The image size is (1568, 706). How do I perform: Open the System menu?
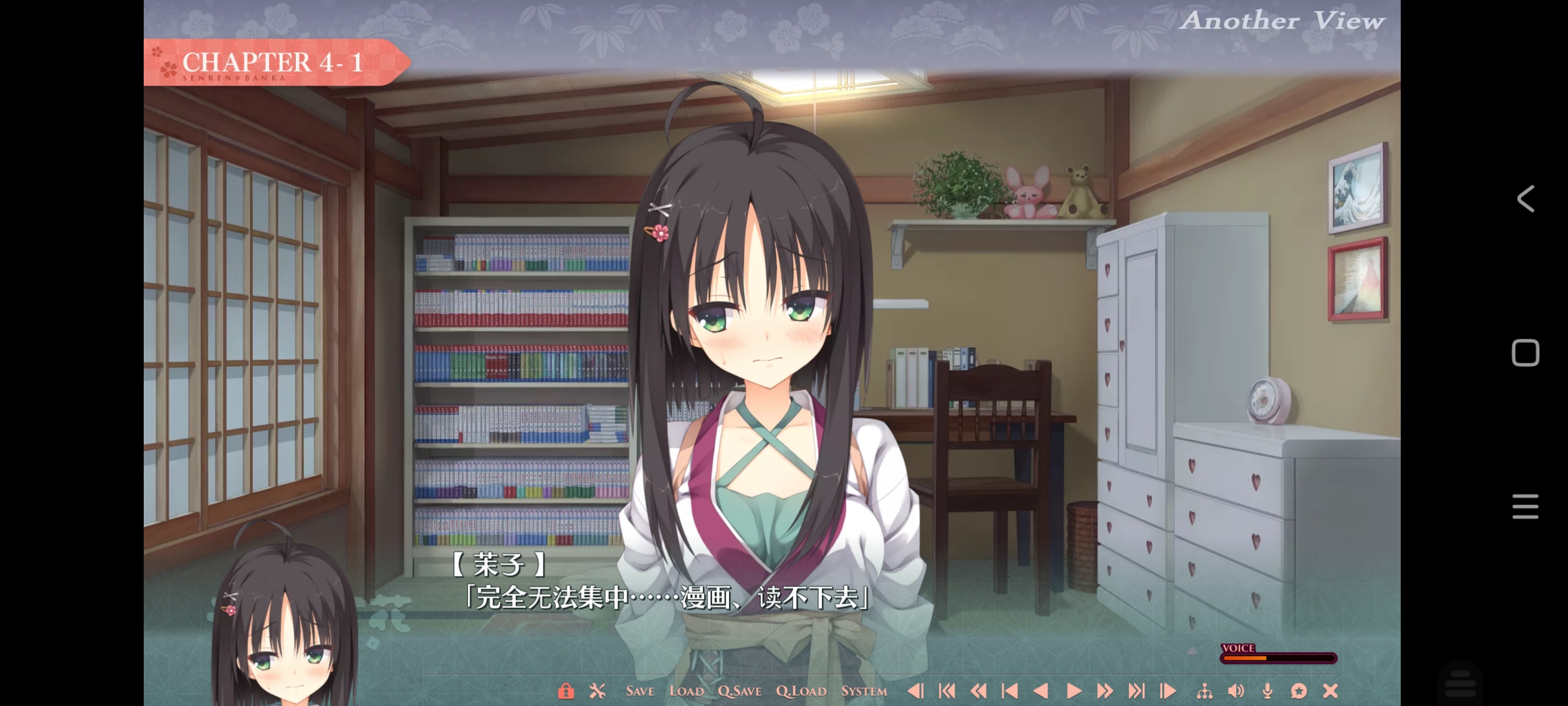864,691
